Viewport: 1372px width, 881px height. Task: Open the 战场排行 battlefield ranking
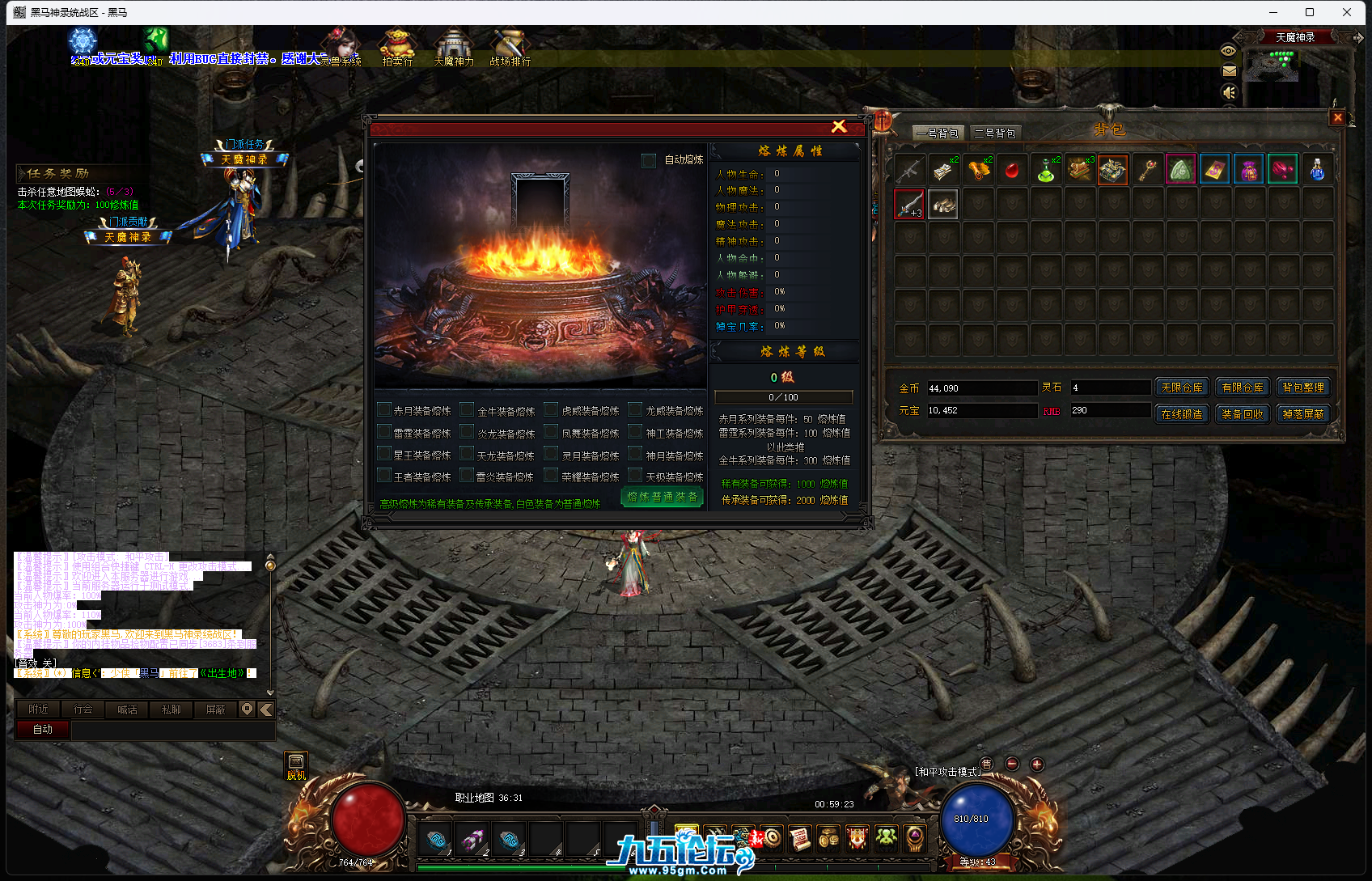pyautogui.click(x=510, y=49)
